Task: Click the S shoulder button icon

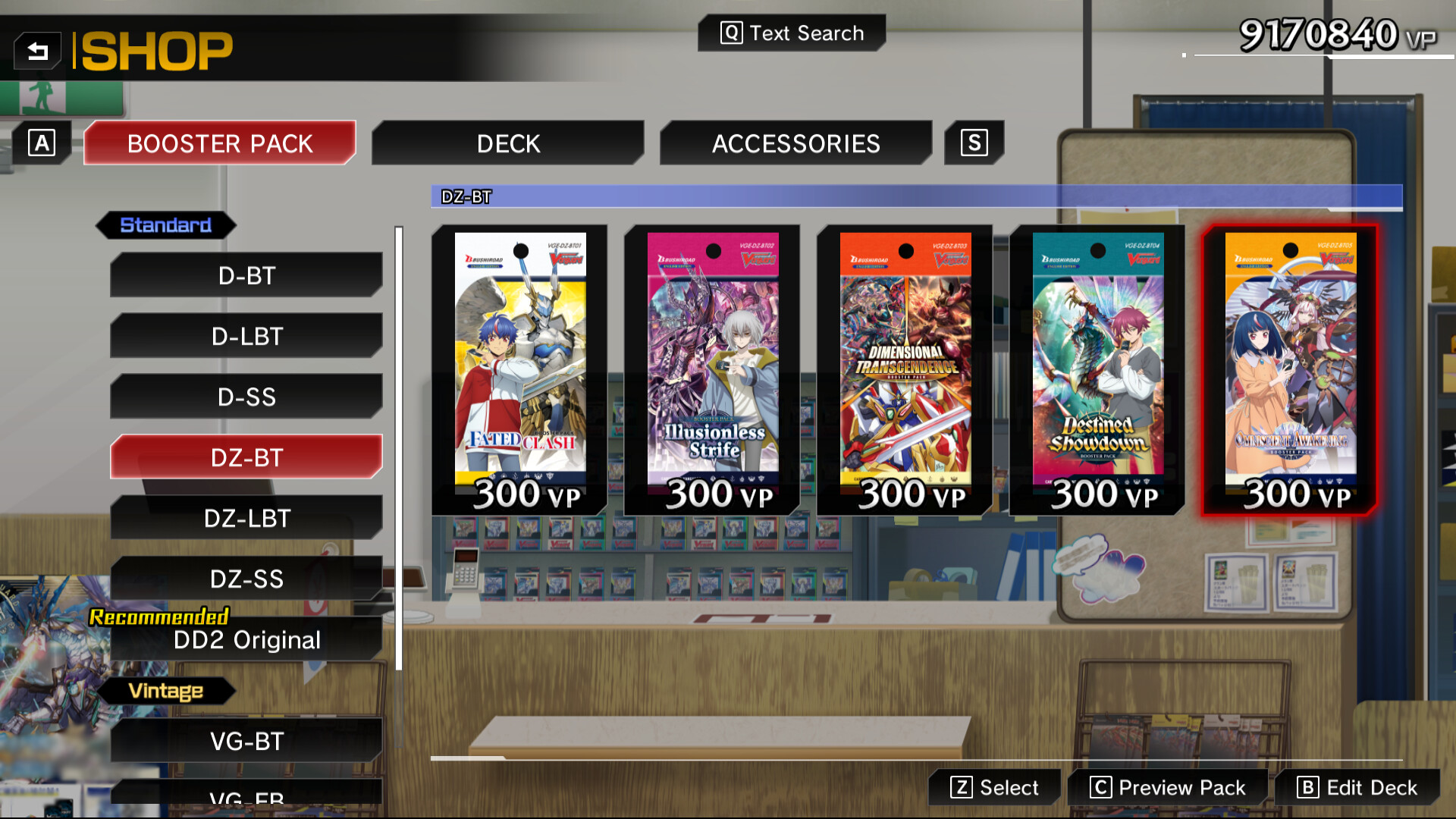Action: [x=974, y=142]
